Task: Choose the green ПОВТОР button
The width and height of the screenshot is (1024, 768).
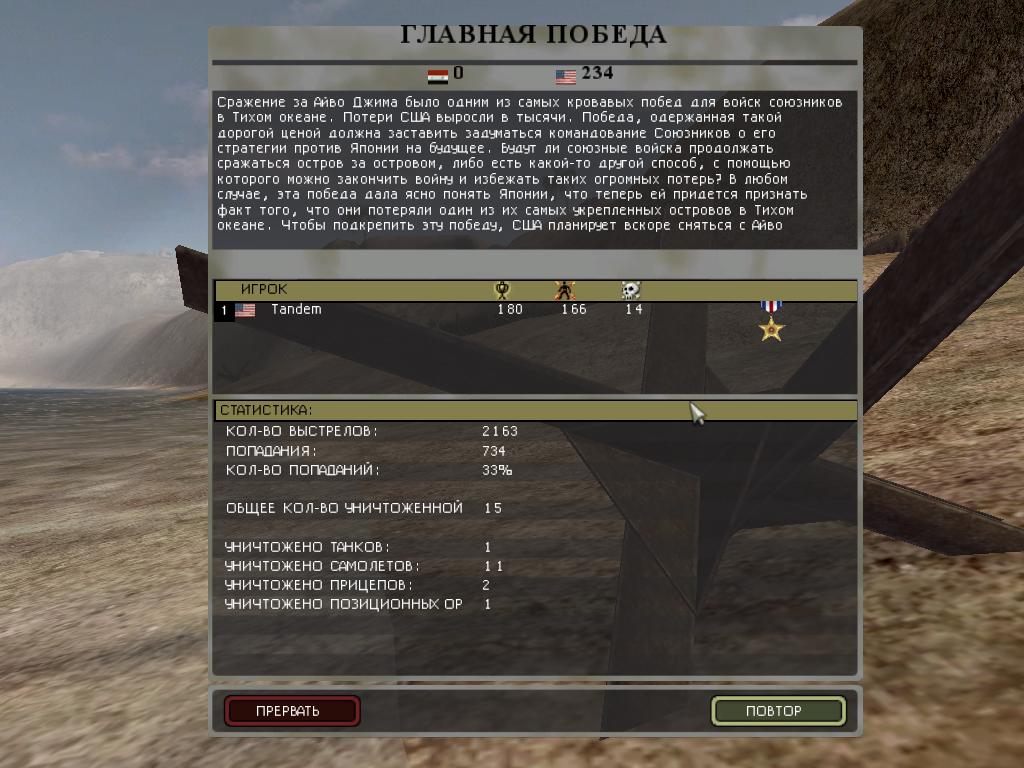Action: [x=778, y=711]
